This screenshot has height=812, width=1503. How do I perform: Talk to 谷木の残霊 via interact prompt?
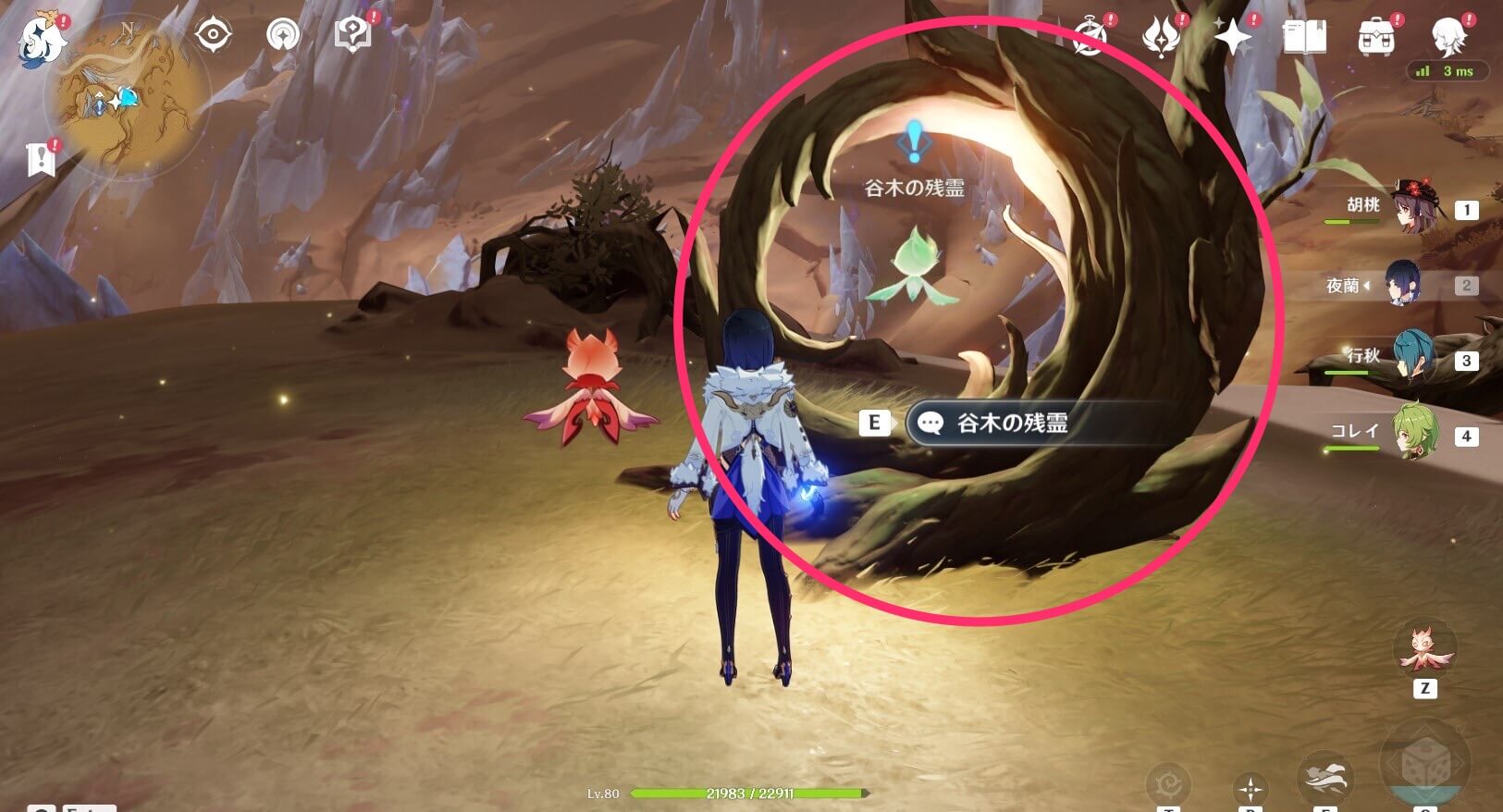(1008, 423)
